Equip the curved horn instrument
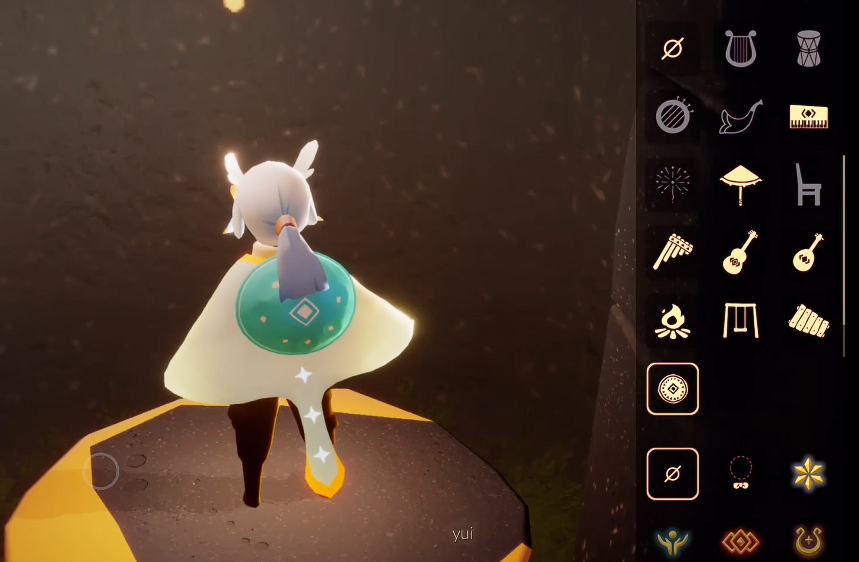The height and width of the screenshot is (562, 859). point(740,116)
